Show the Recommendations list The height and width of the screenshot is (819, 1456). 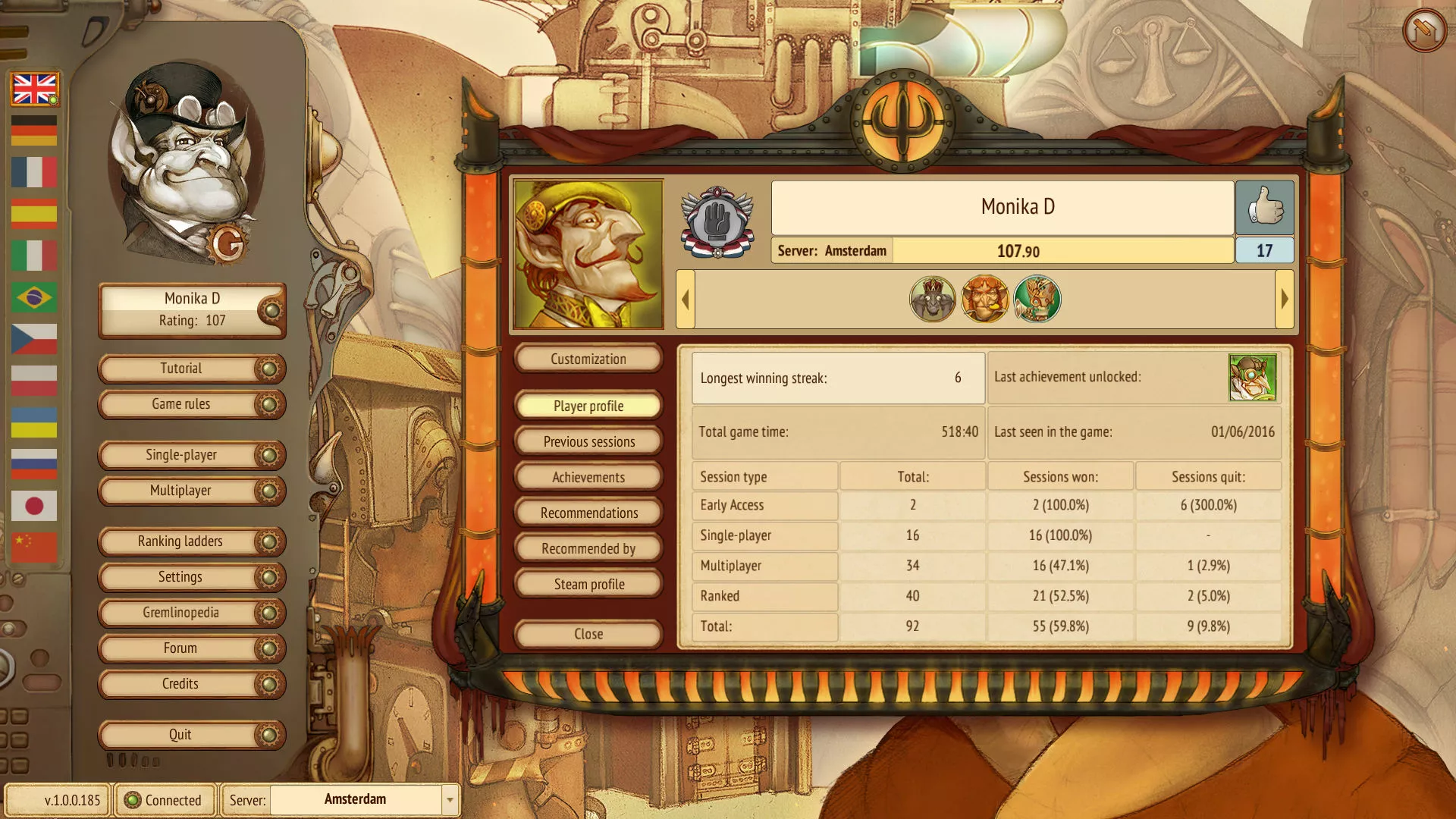[588, 513]
